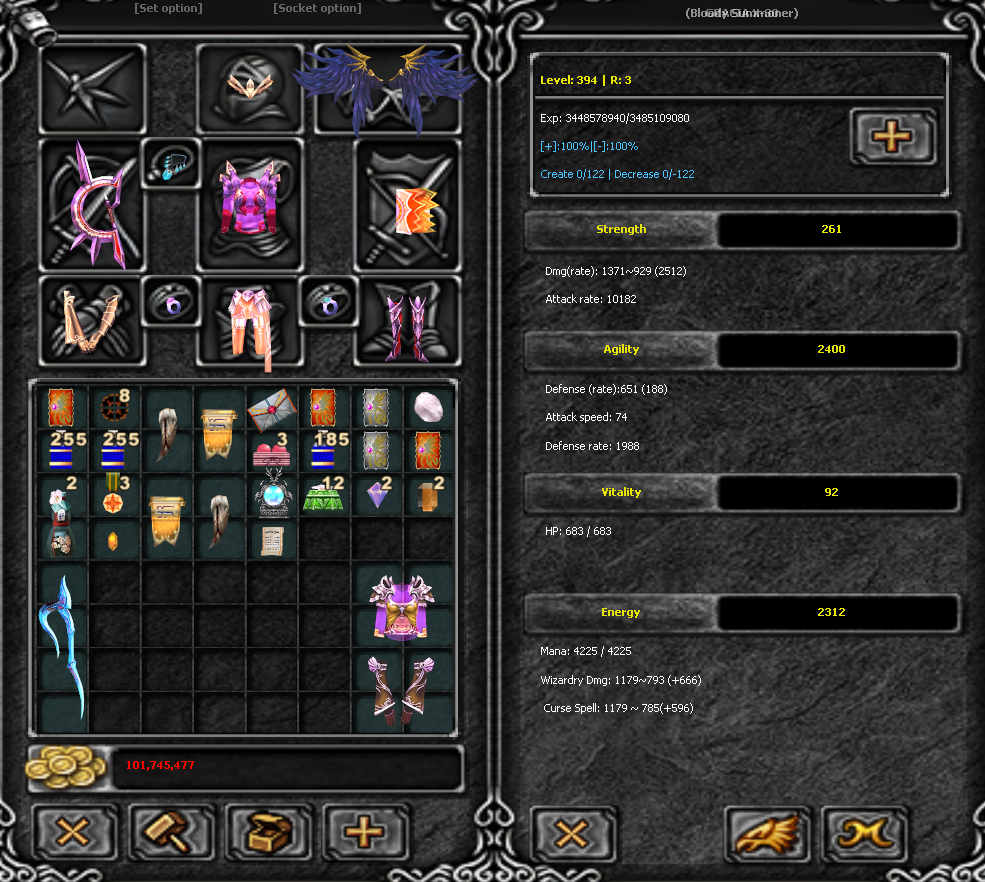Image resolution: width=985 pixels, height=882 pixels.
Task: Click the golden knot emblem button
Action: [864, 834]
